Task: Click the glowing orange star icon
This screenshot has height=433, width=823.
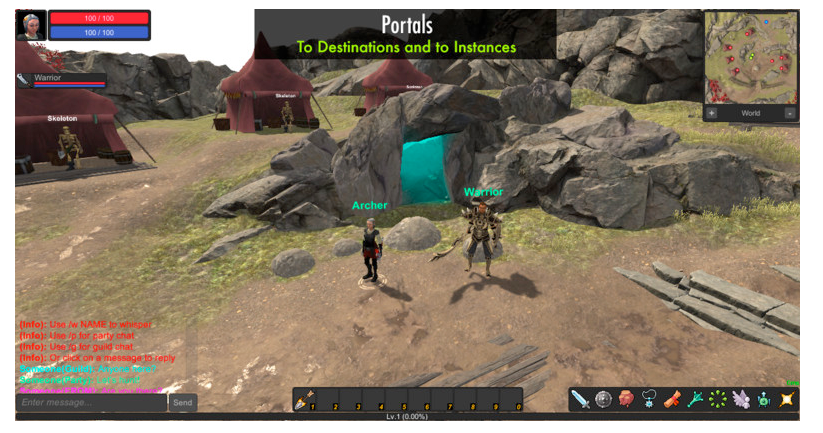Action: coord(786,400)
